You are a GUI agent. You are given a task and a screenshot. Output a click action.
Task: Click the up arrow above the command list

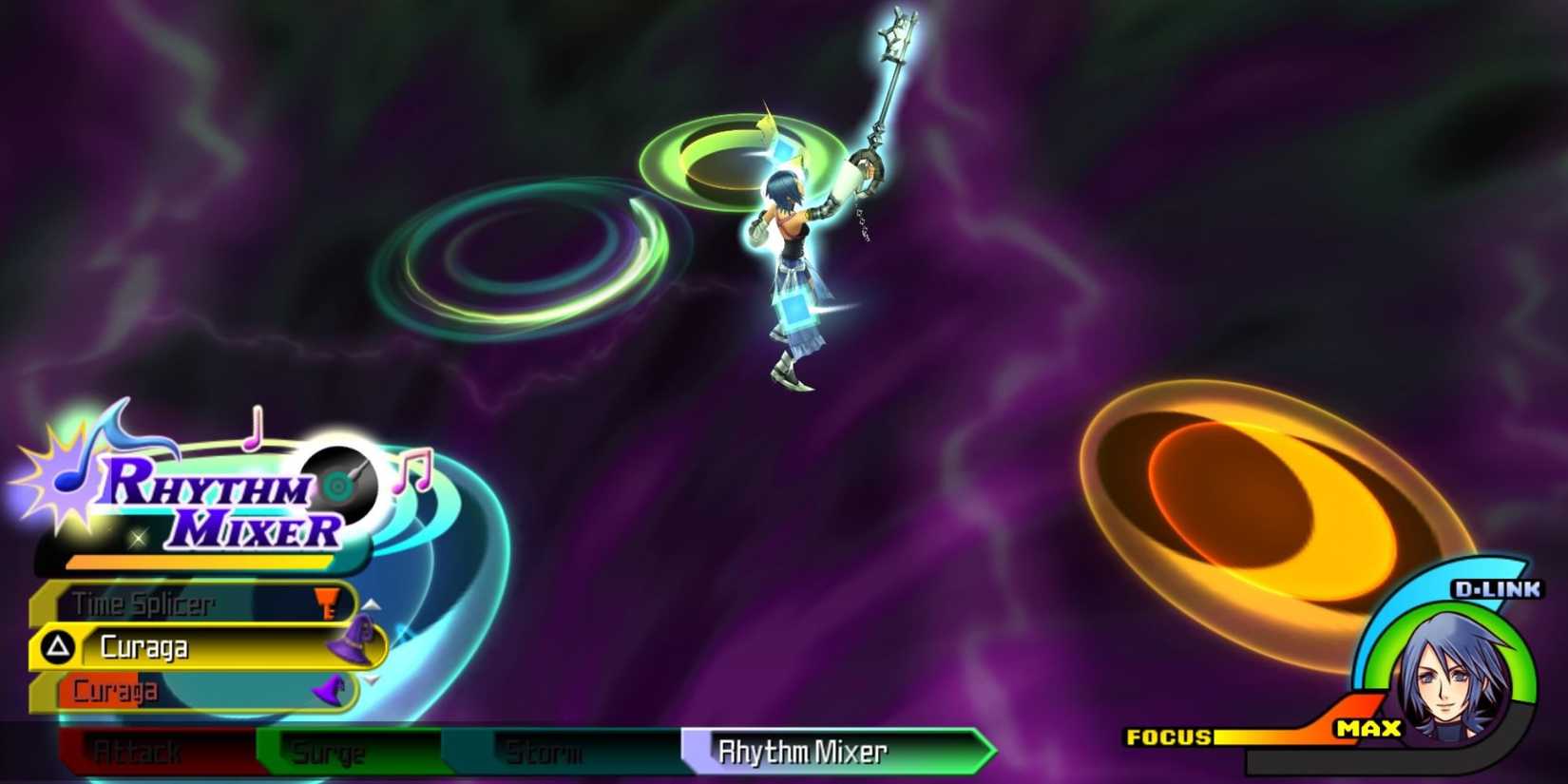371,606
